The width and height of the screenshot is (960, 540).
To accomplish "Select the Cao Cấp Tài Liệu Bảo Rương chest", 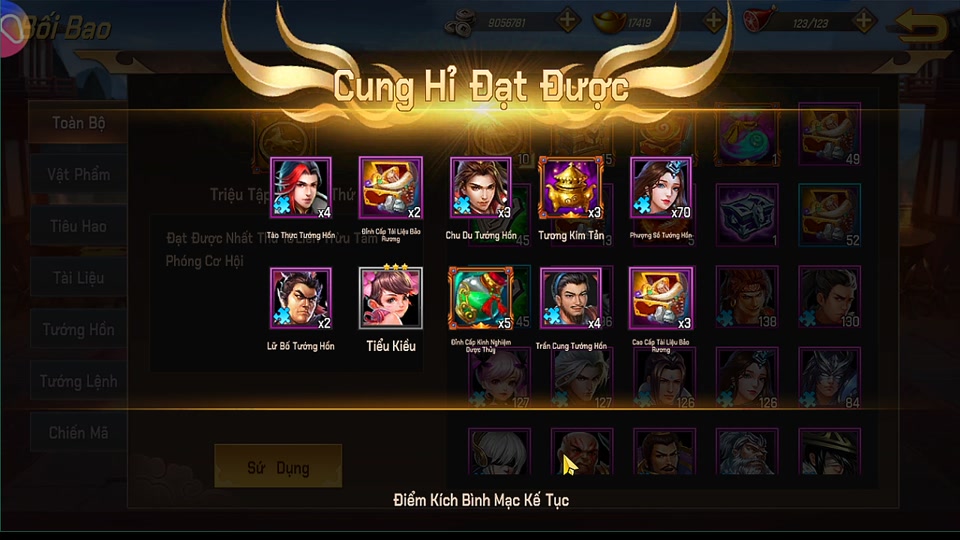I will 661,298.
